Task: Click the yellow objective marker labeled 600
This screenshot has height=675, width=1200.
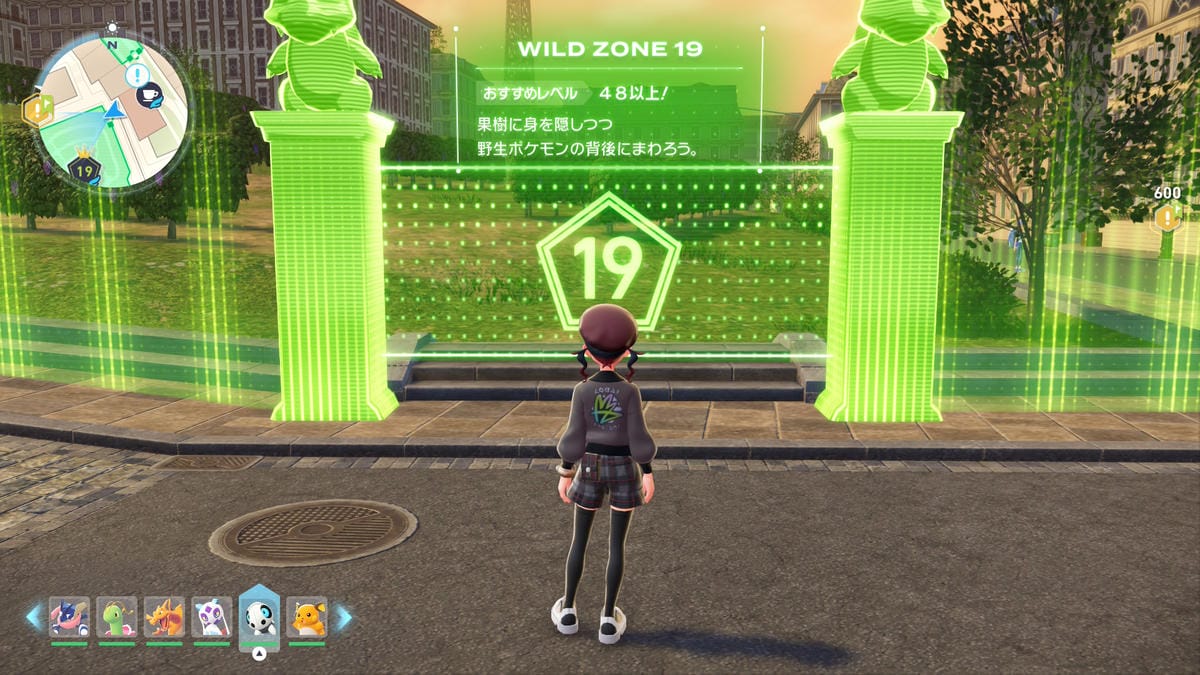Action: coord(1166,219)
